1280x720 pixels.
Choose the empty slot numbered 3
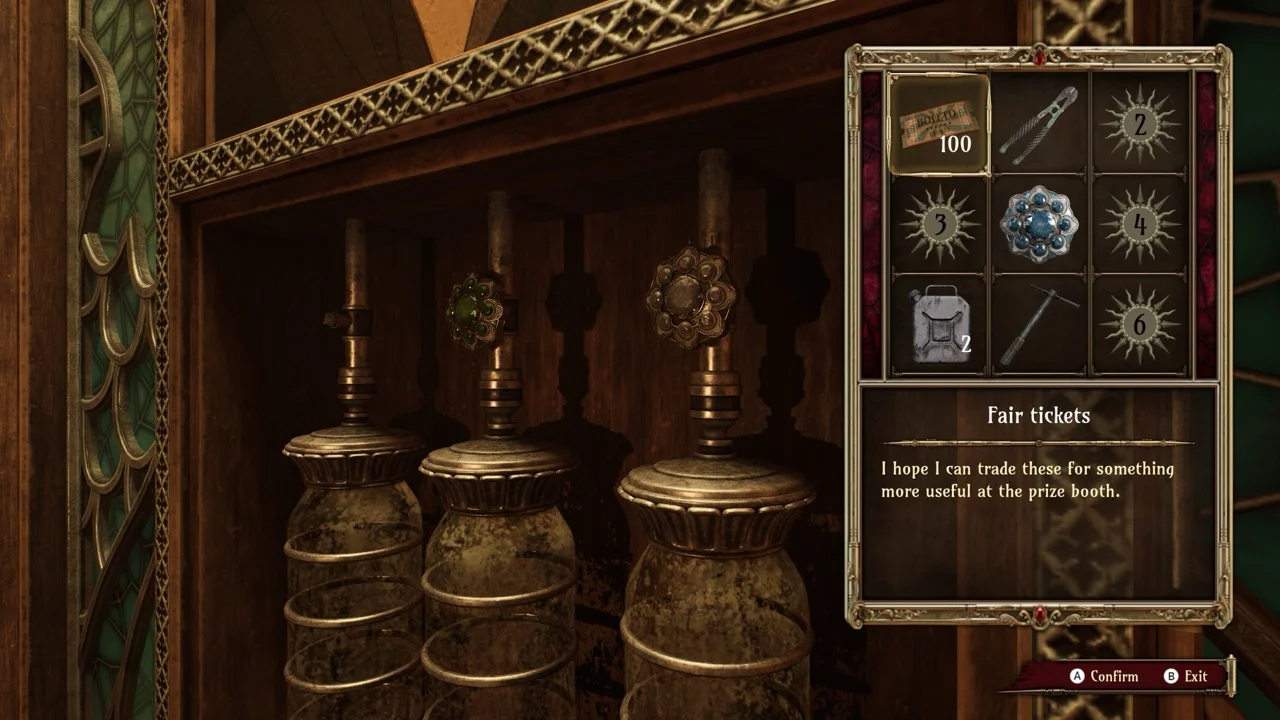(x=939, y=224)
